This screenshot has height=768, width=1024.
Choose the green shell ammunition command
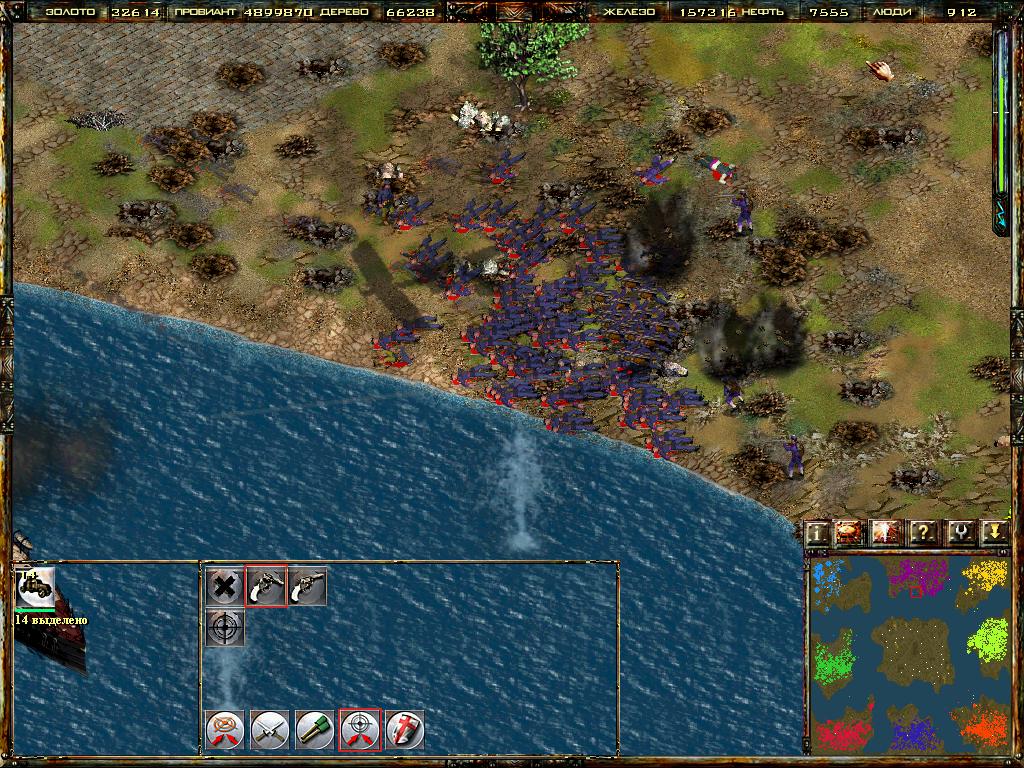click(x=315, y=729)
